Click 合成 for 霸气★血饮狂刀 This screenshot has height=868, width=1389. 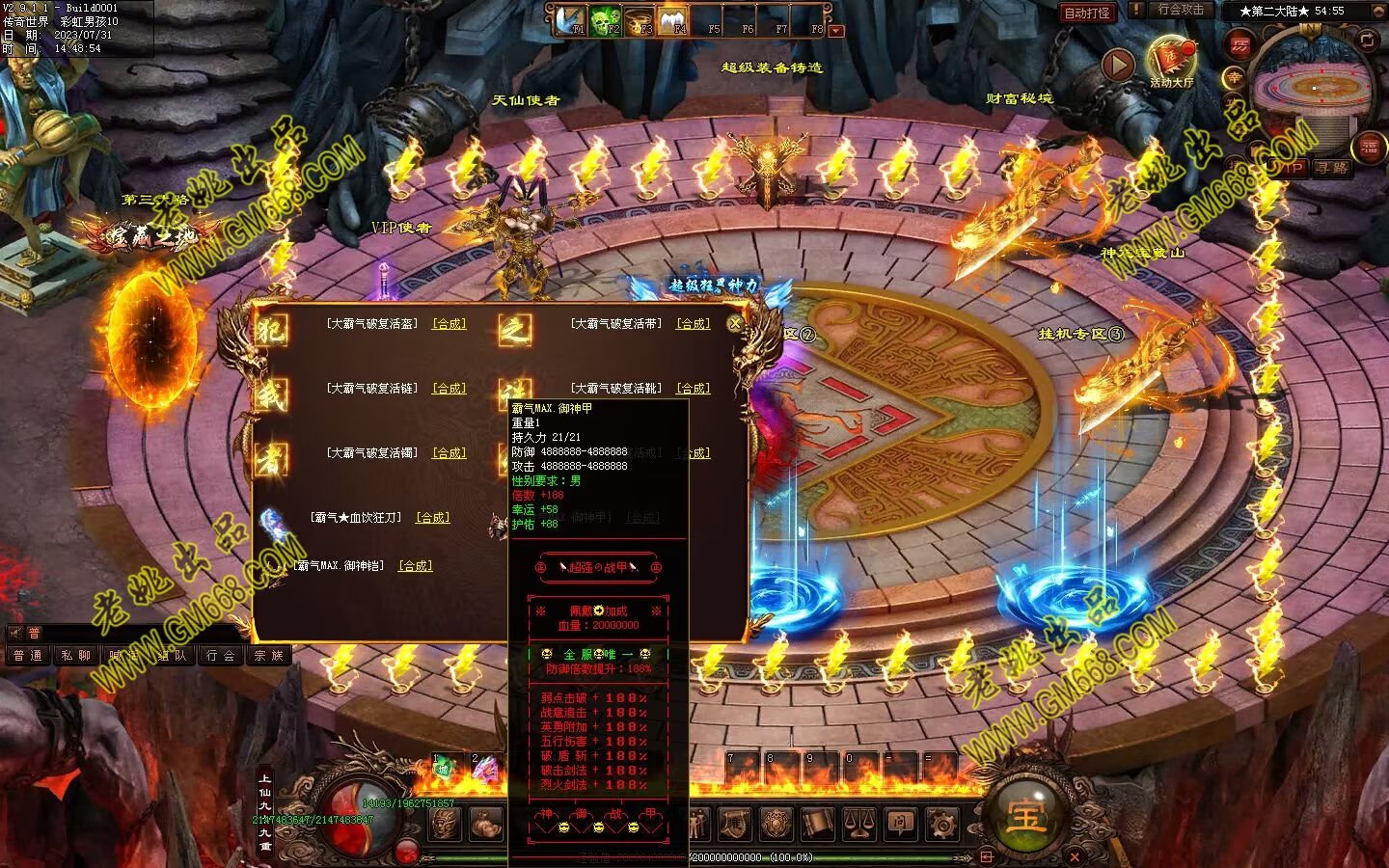432,518
